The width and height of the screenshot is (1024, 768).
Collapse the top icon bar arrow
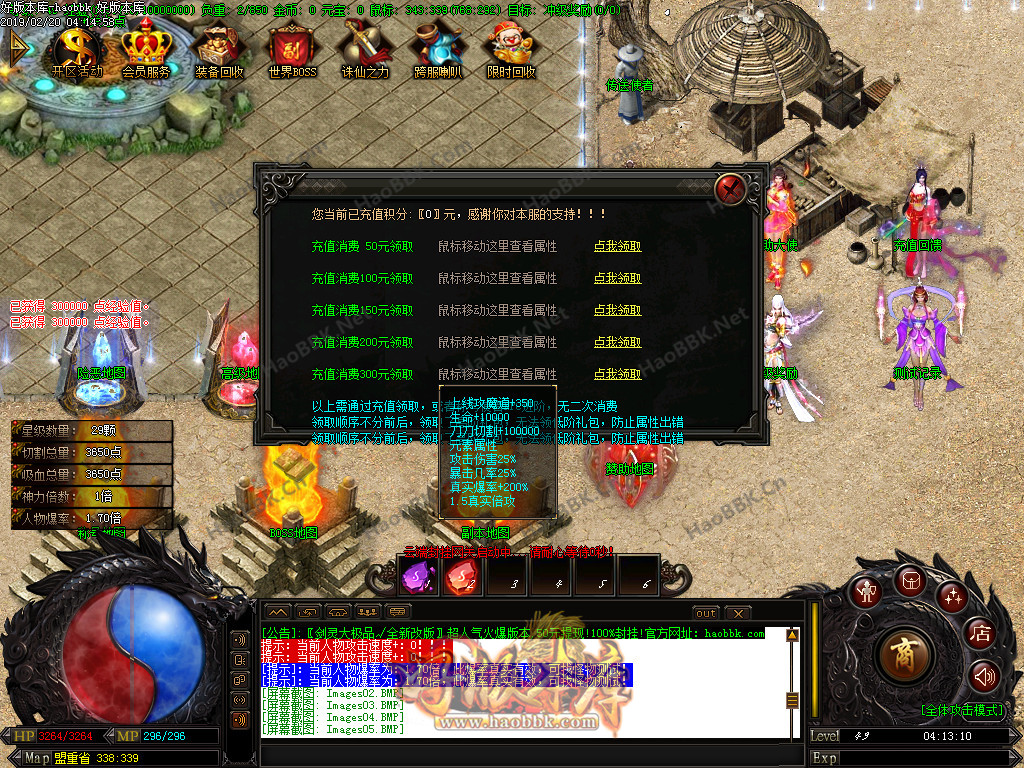(17, 48)
